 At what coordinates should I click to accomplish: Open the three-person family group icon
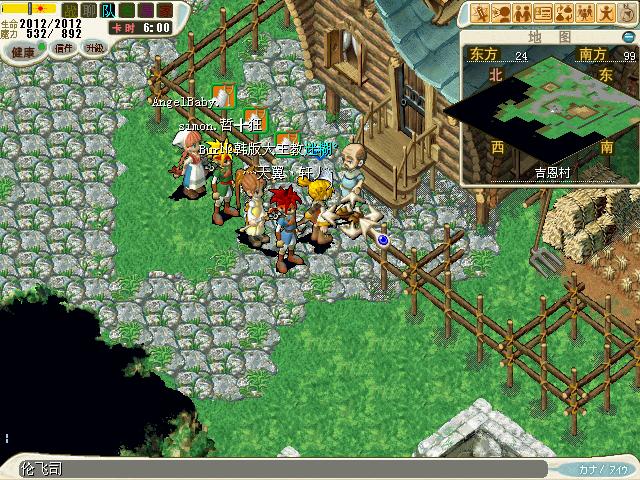point(585,13)
